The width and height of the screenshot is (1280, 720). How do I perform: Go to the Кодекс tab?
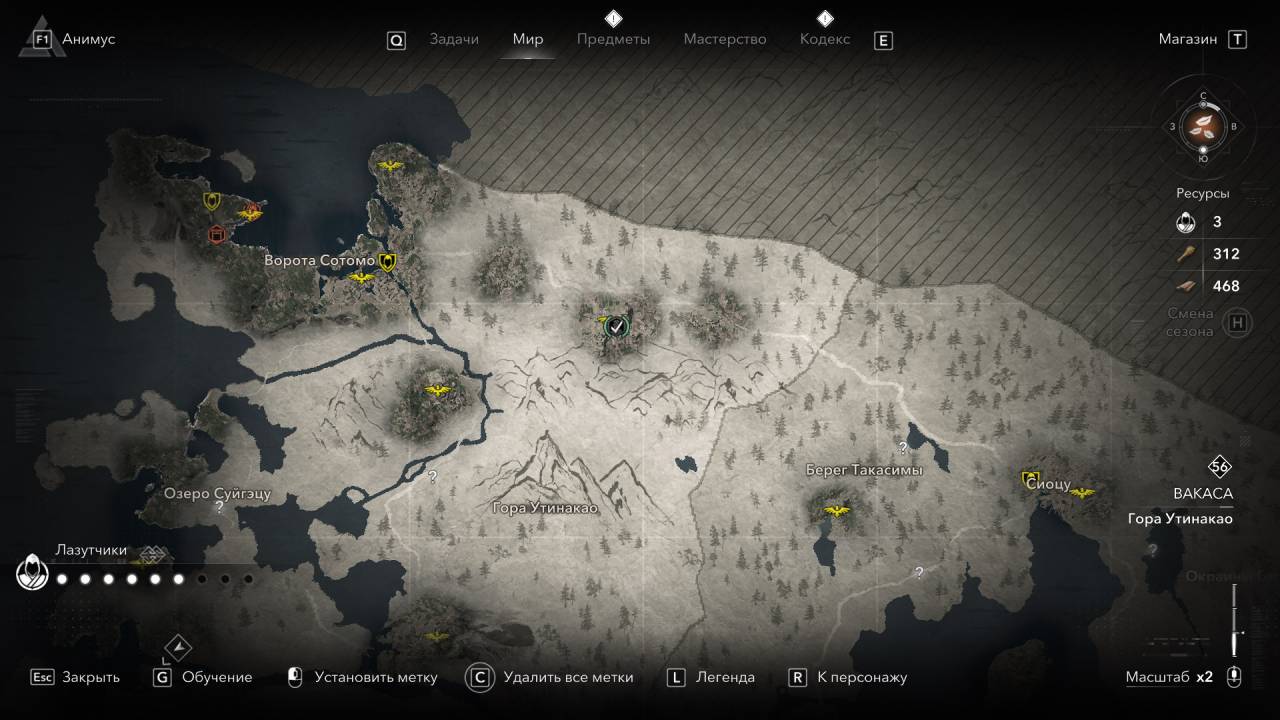tap(825, 39)
